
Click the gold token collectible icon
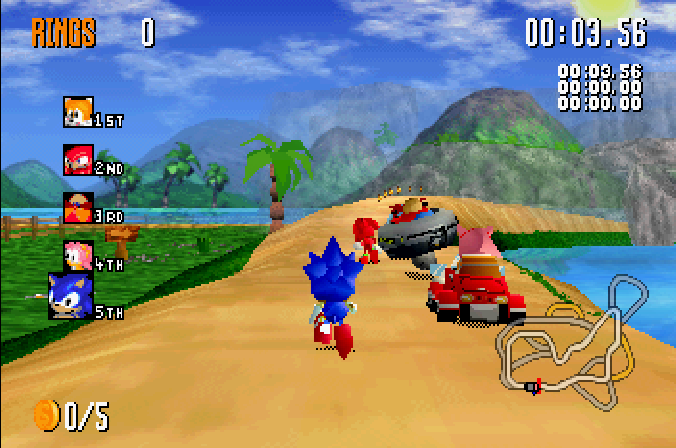click(x=46, y=413)
